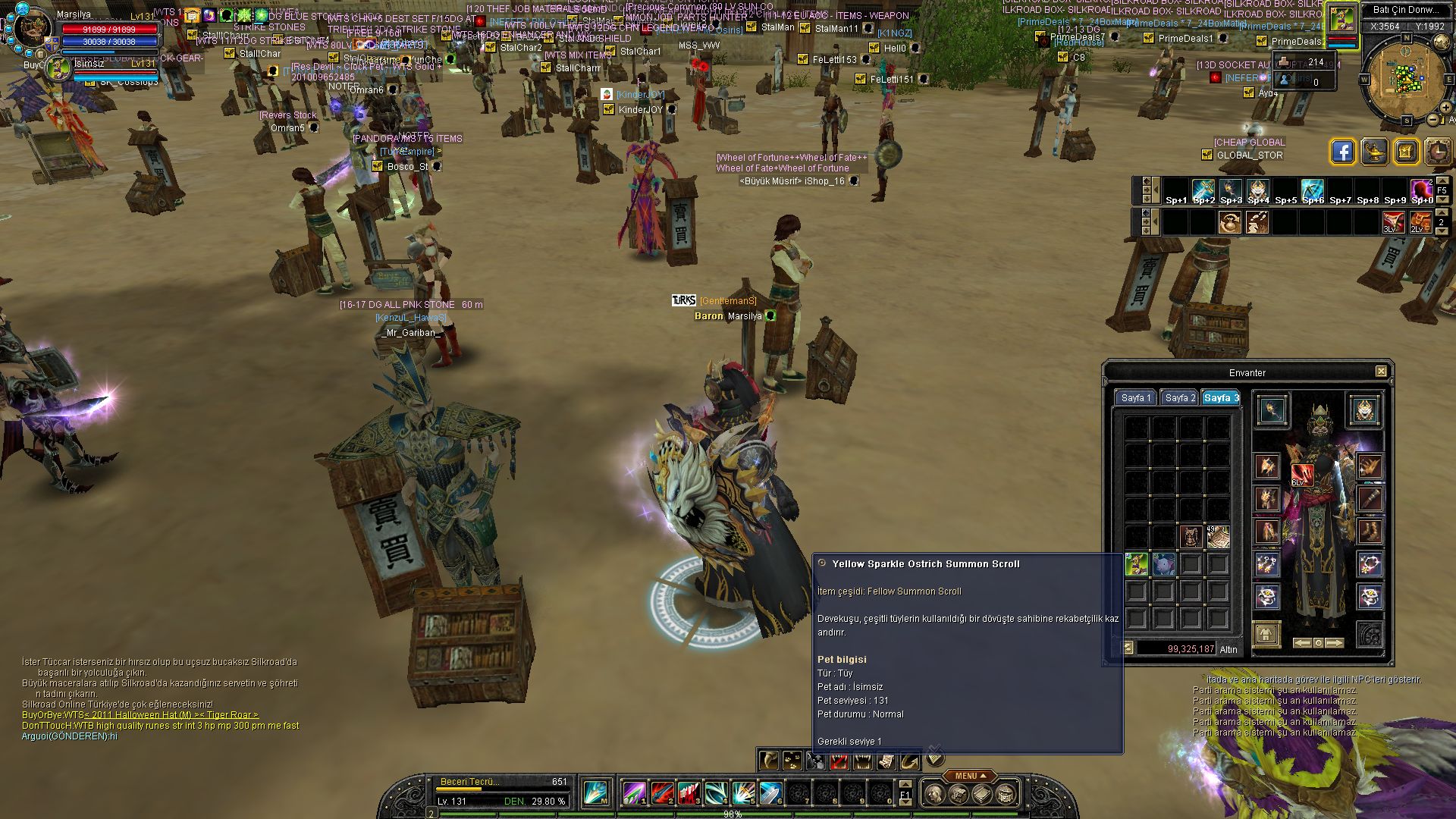Viewport: 1456px width, 819px height.
Task: Toggle the avatar outfit button in inventory
Action: coord(1266,634)
